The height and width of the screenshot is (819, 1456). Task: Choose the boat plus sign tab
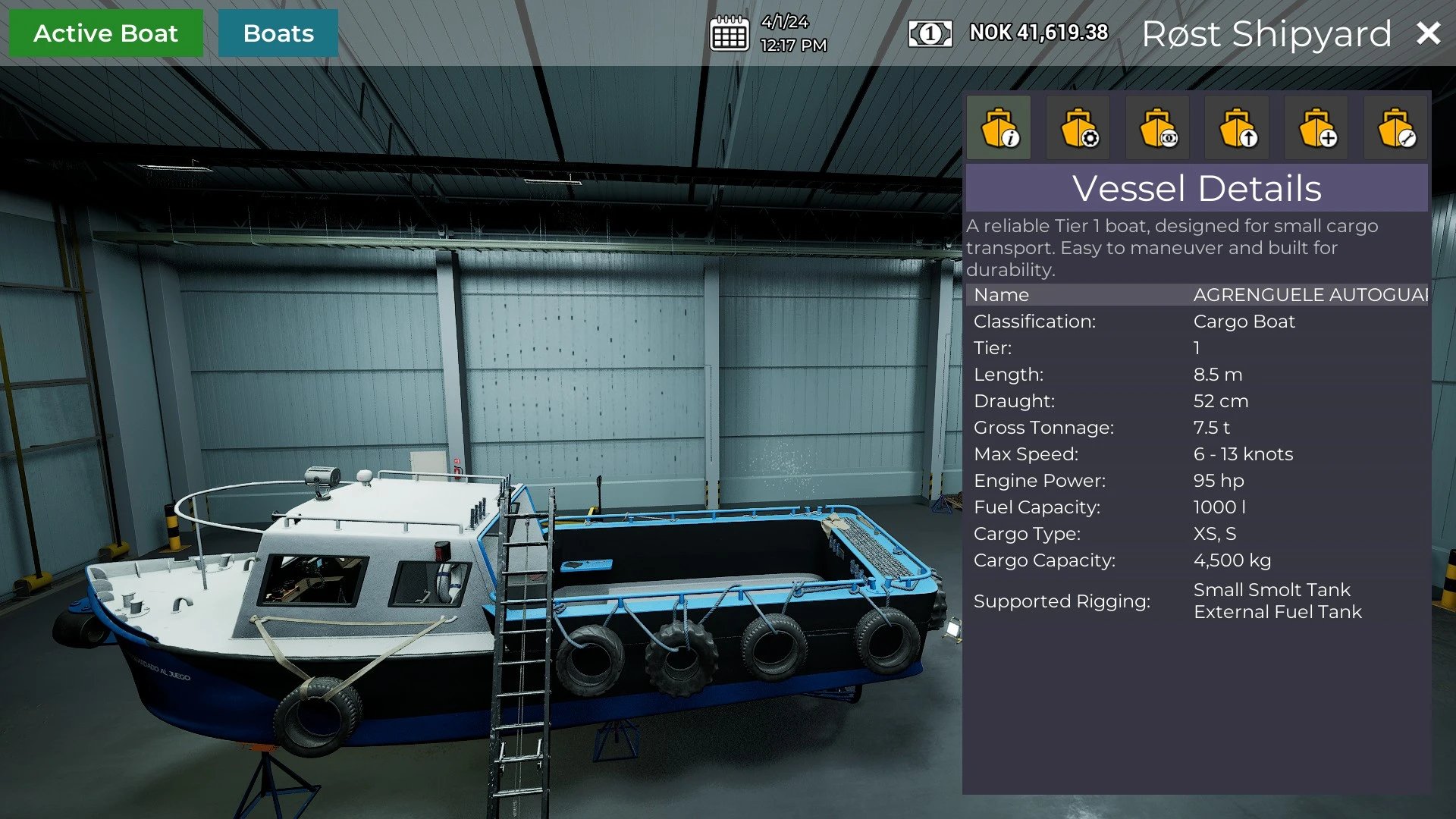1316,127
